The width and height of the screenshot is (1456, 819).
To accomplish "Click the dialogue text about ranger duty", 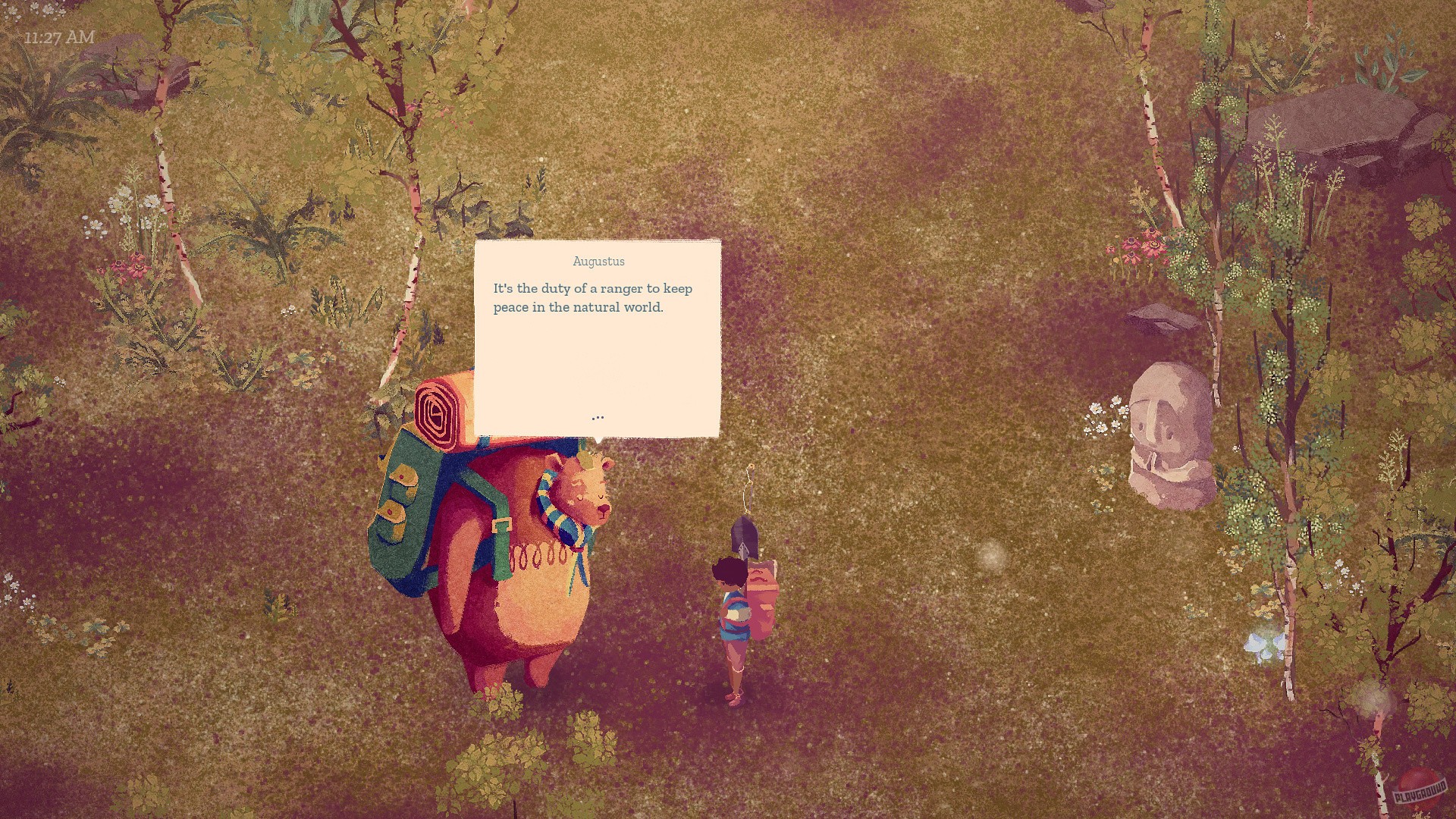I will pos(592,297).
